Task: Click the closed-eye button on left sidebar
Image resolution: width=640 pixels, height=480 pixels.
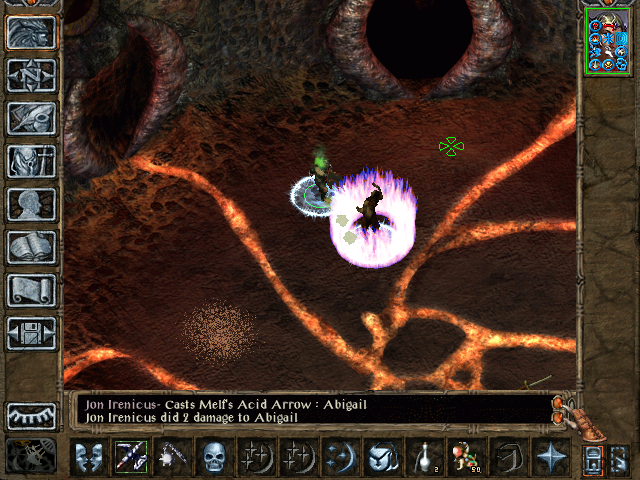Action: click(31, 415)
